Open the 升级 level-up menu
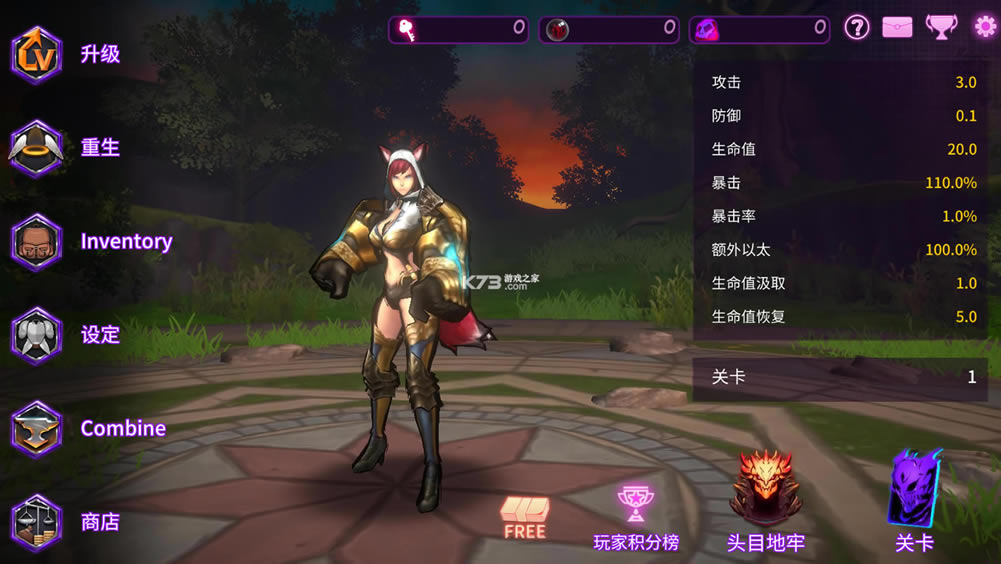1001x564 pixels. pos(38,54)
